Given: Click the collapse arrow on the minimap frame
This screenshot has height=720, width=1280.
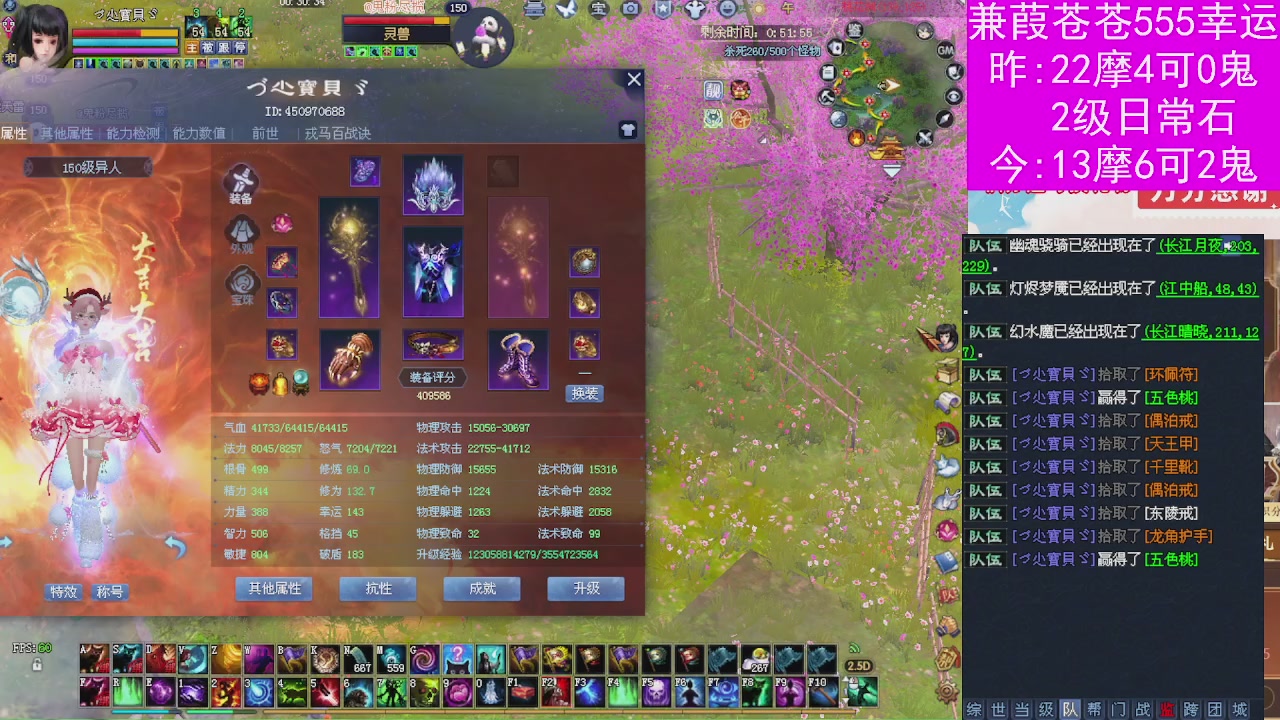Looking at the screenshot, I should 890,172.
